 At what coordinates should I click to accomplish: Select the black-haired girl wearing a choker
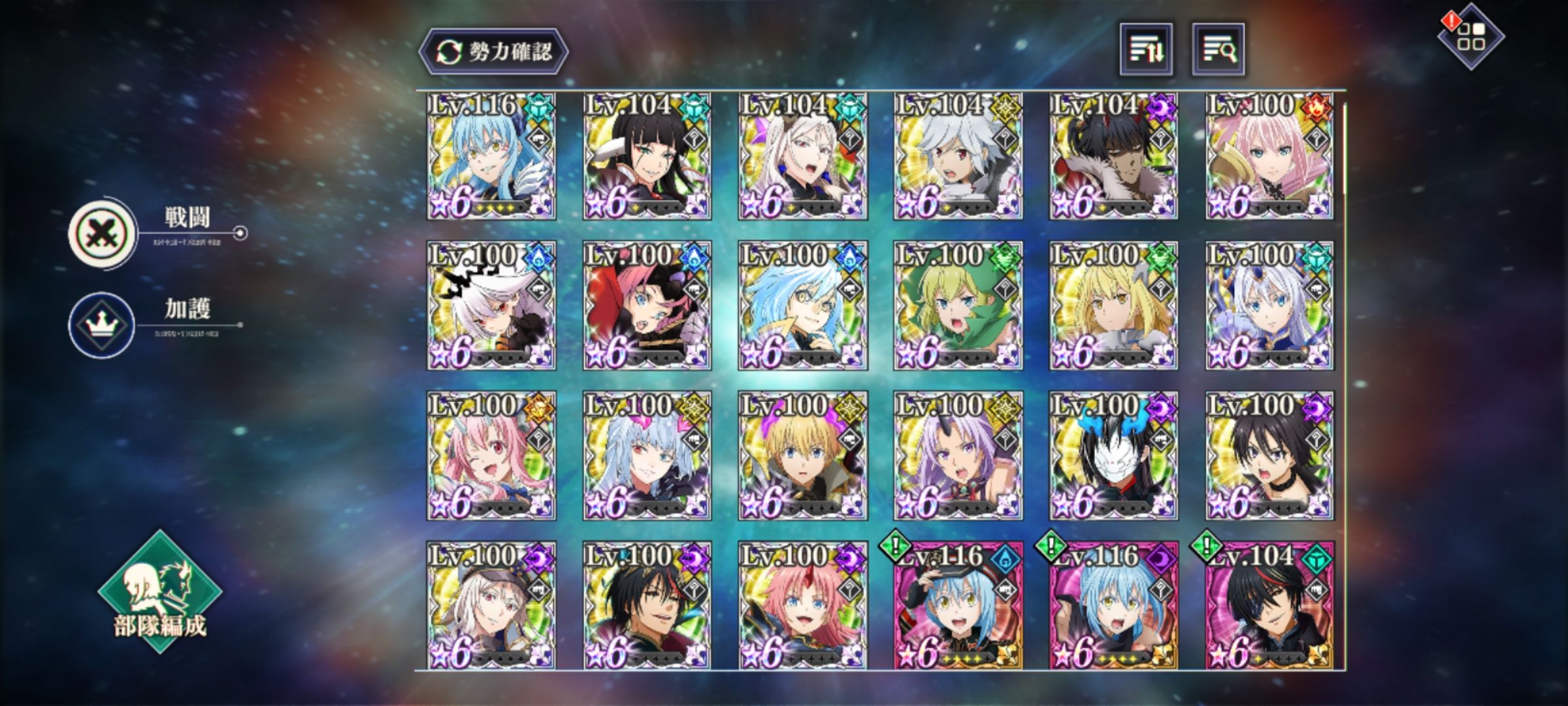click(x=1269, y=456)
